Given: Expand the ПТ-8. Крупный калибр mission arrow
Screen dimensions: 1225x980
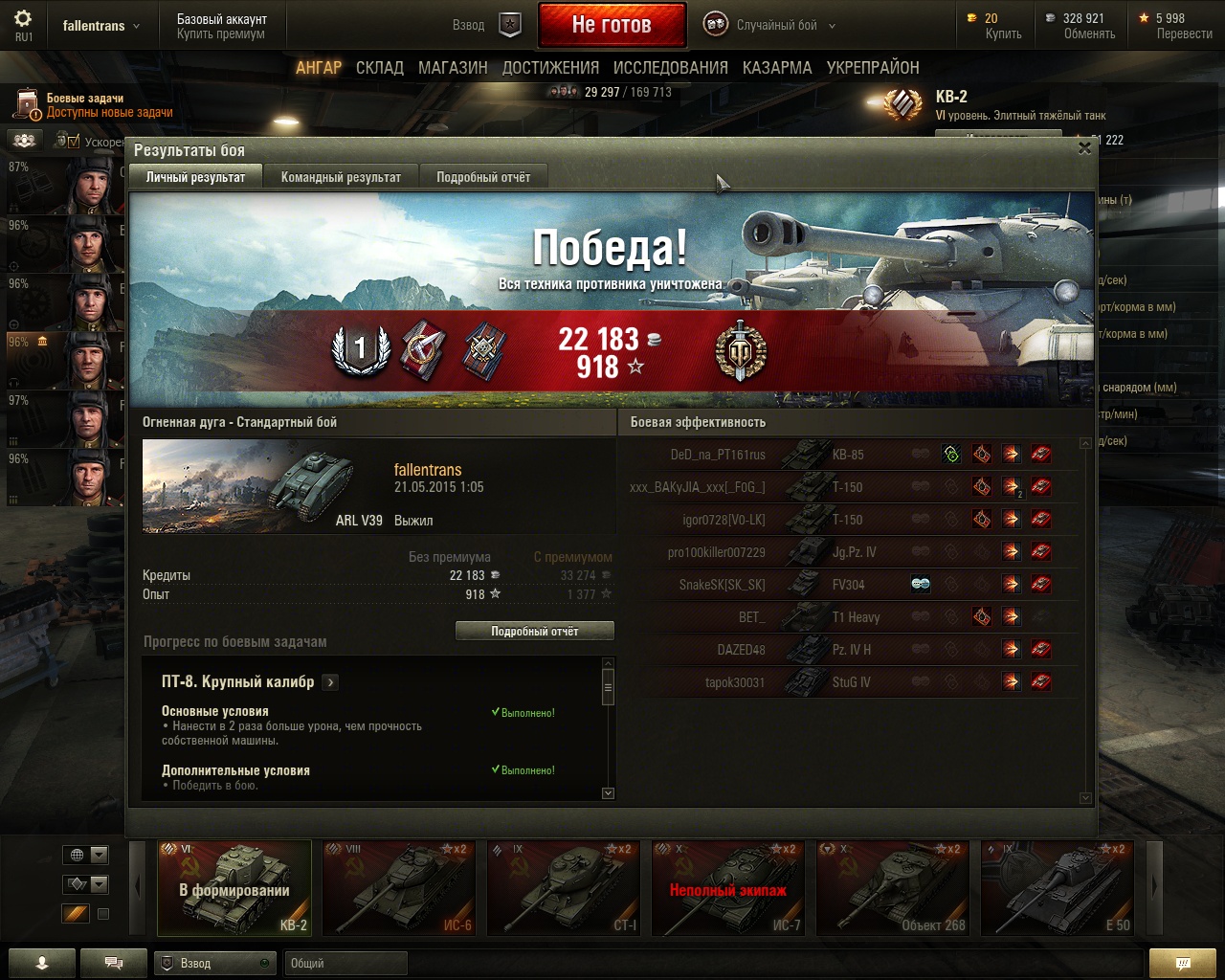Looking at the screenshot, I should click(330, 682).
